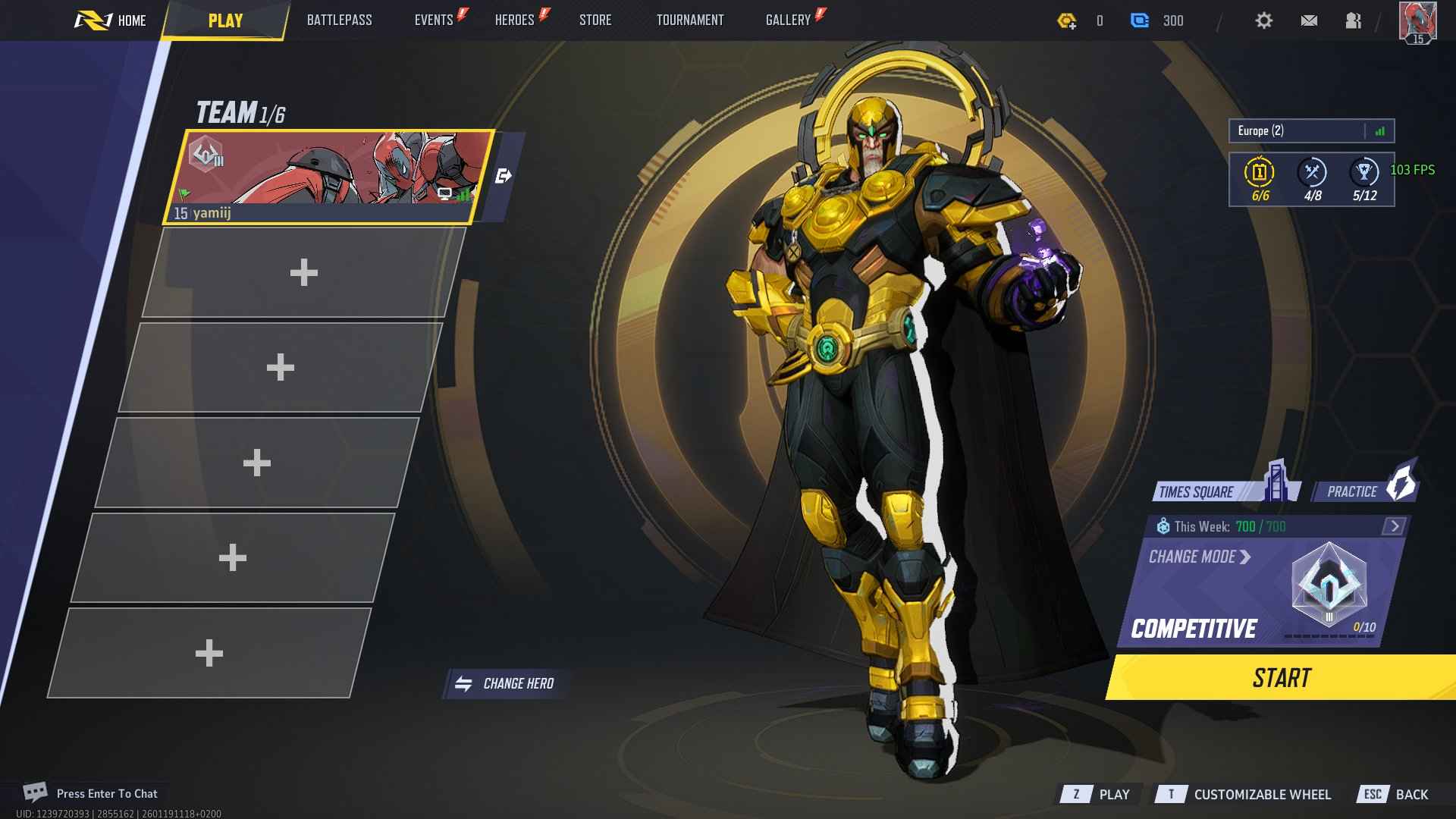Open the This Week rewards arrow
Screen dimensions: 1456x819
pyautogui.click(x=1394, y=524)
